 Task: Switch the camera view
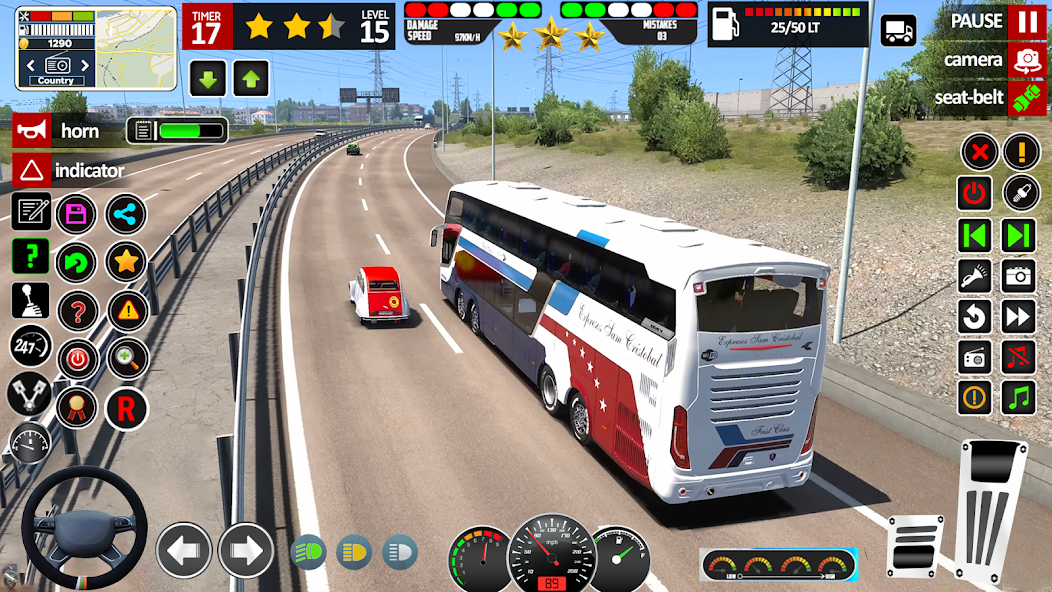[x=1026, y=60]
